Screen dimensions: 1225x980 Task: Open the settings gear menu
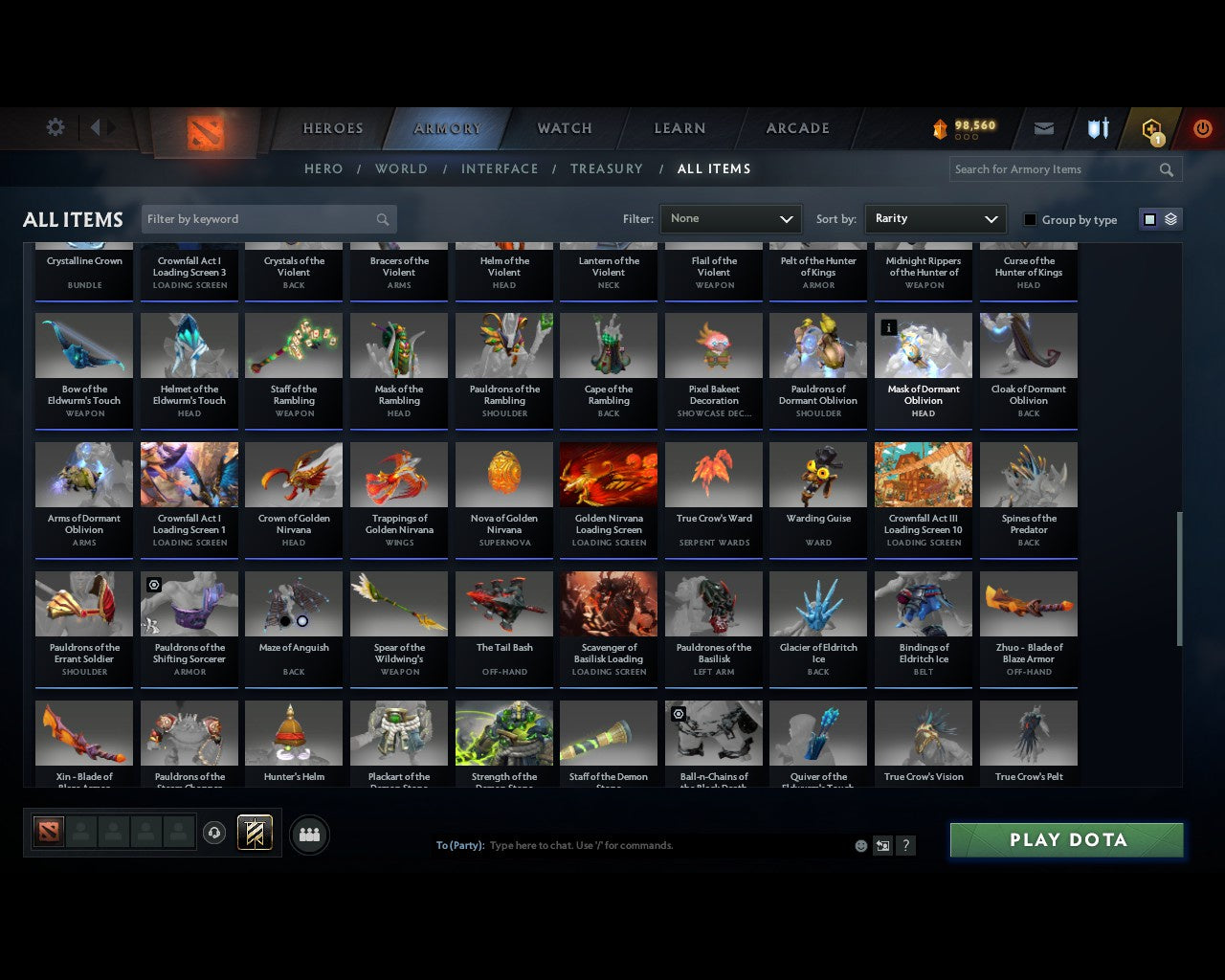tap(55, 127)
